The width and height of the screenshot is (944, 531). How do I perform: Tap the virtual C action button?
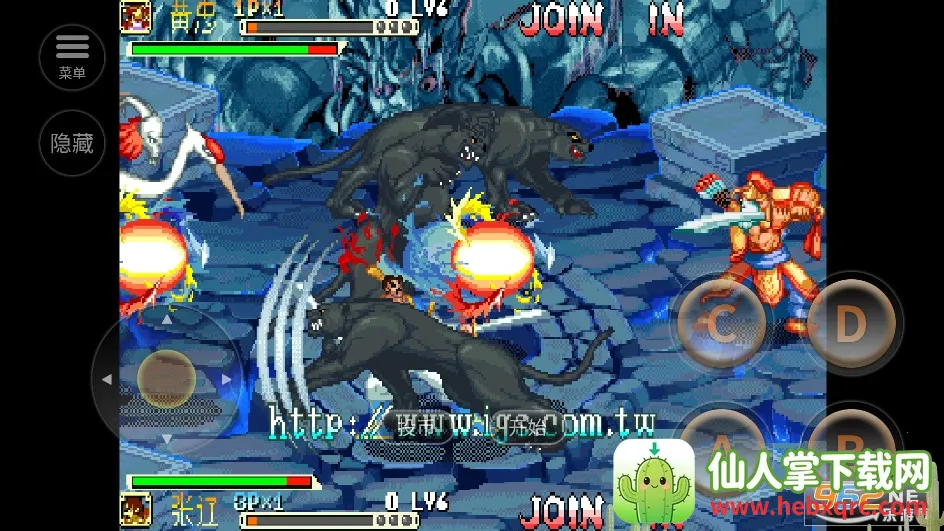pos(720,323)
